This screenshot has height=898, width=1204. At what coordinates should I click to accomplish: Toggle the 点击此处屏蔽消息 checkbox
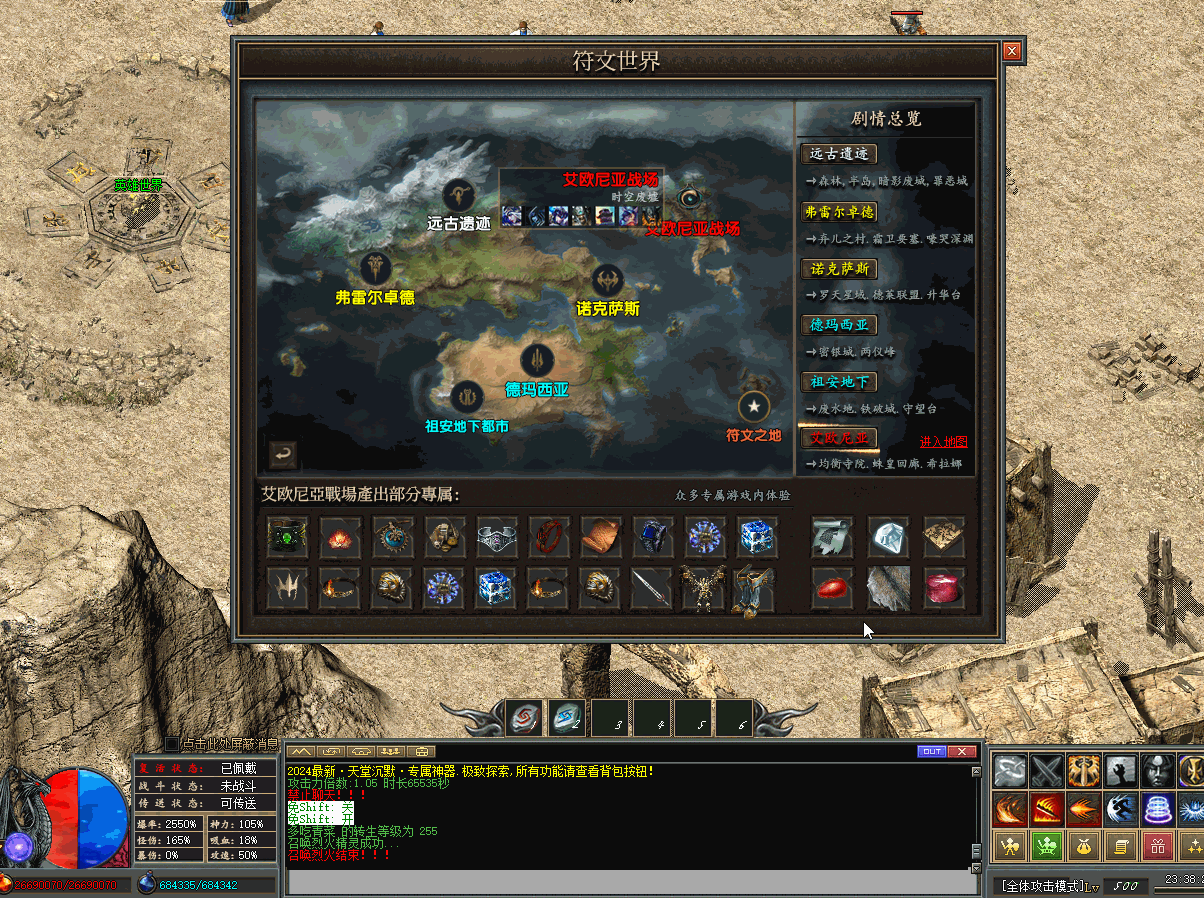pyautogui.click(x=172, y=744)
